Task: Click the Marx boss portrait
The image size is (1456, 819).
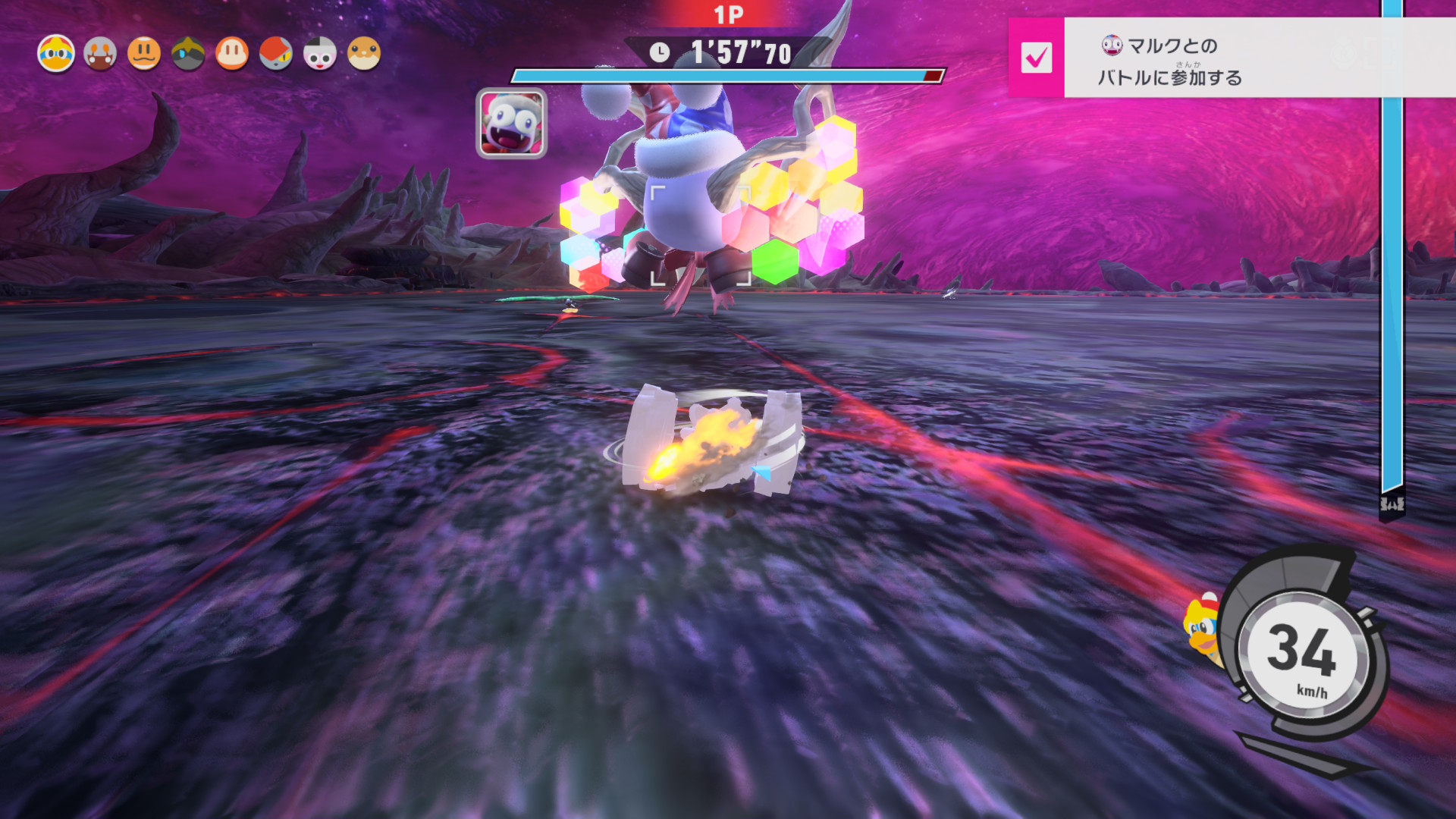Action: point(511,124)
